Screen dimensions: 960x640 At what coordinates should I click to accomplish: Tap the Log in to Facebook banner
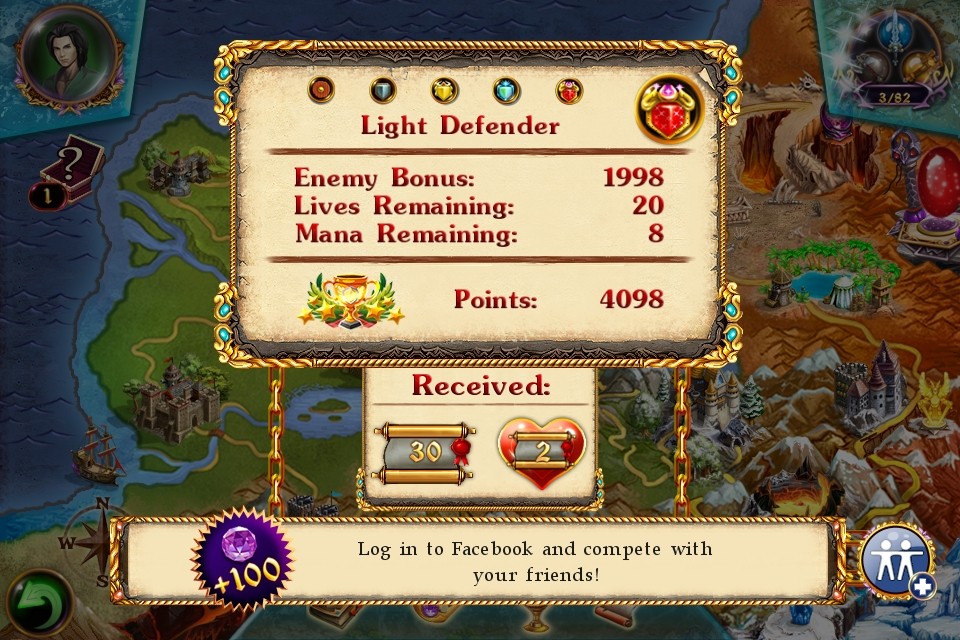(x=534, y=561)
